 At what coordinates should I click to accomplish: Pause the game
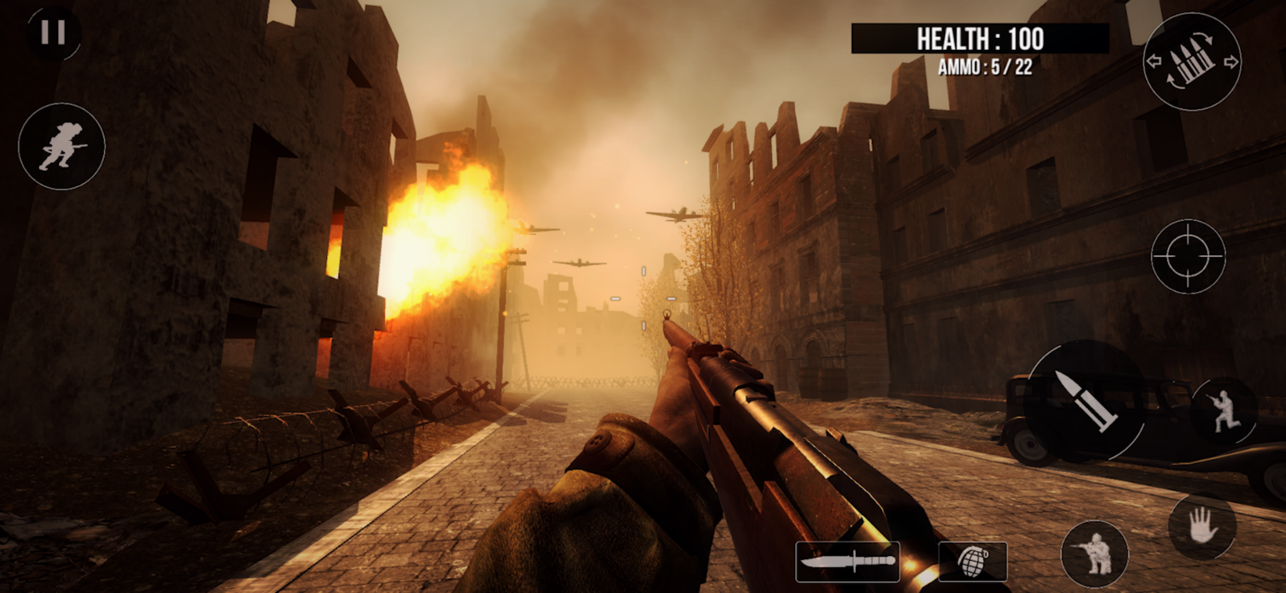53,33
